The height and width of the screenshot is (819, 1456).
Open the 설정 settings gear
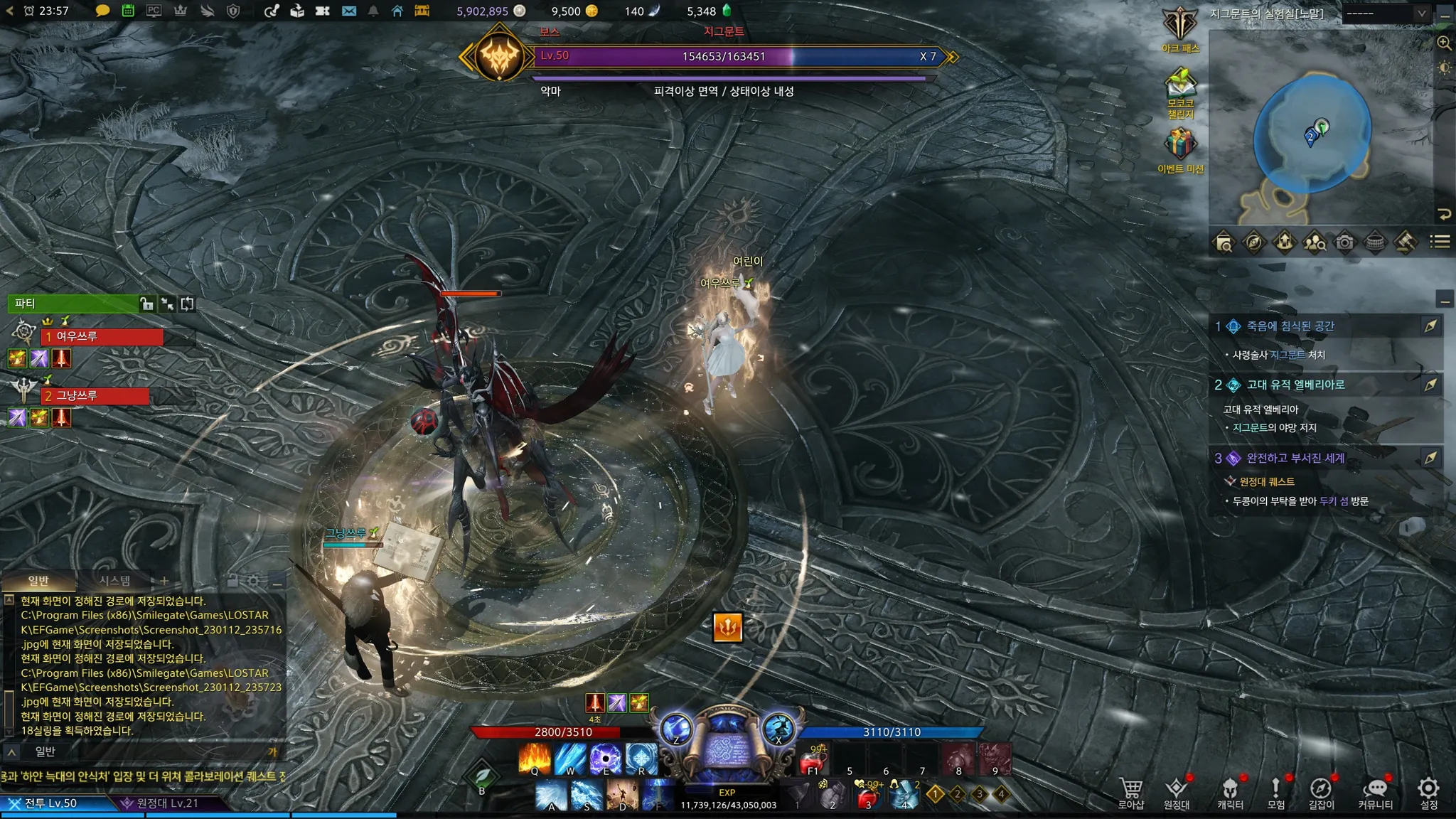pos(1428,792)
